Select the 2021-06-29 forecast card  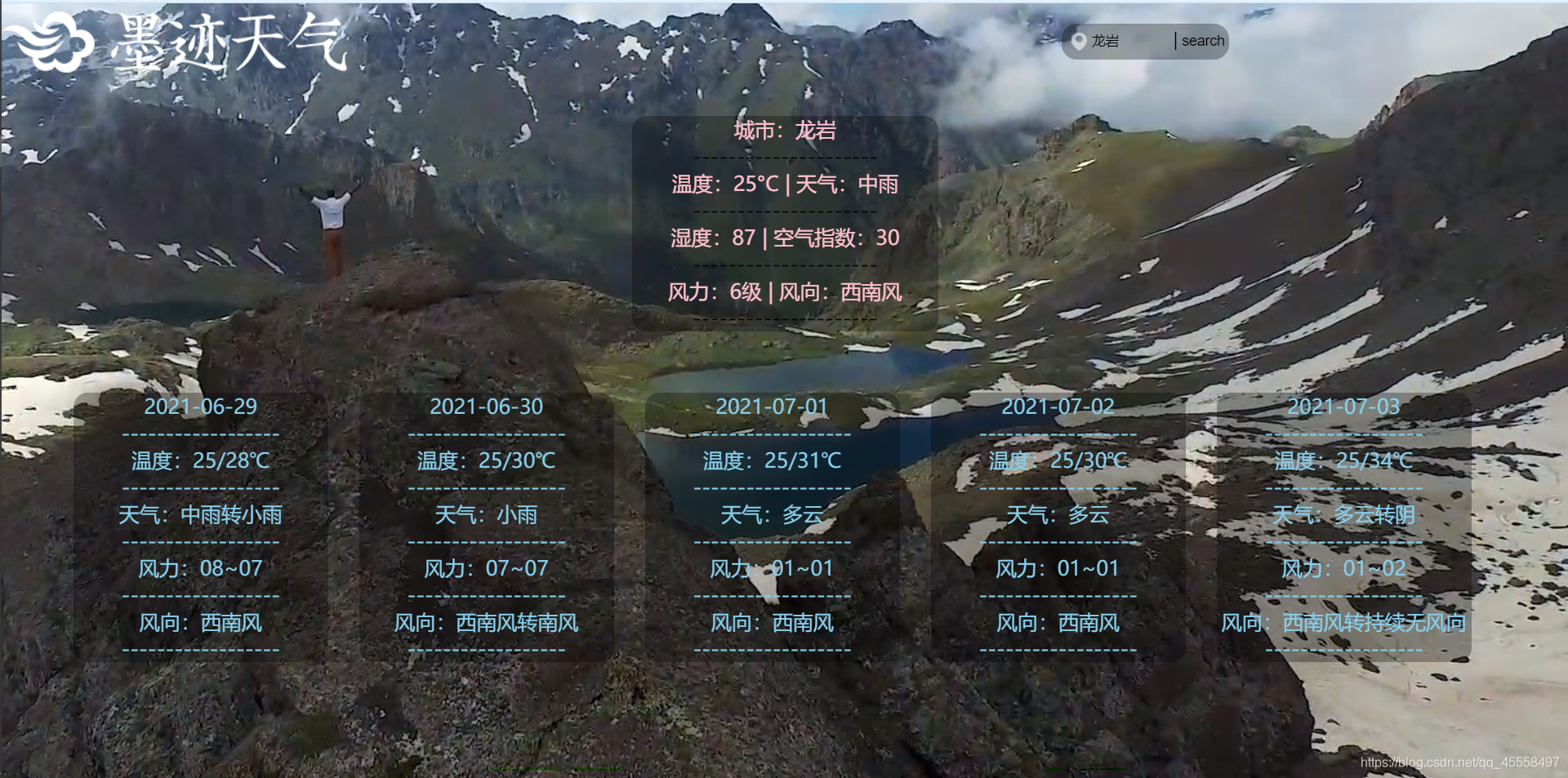(x=201, y=527)
